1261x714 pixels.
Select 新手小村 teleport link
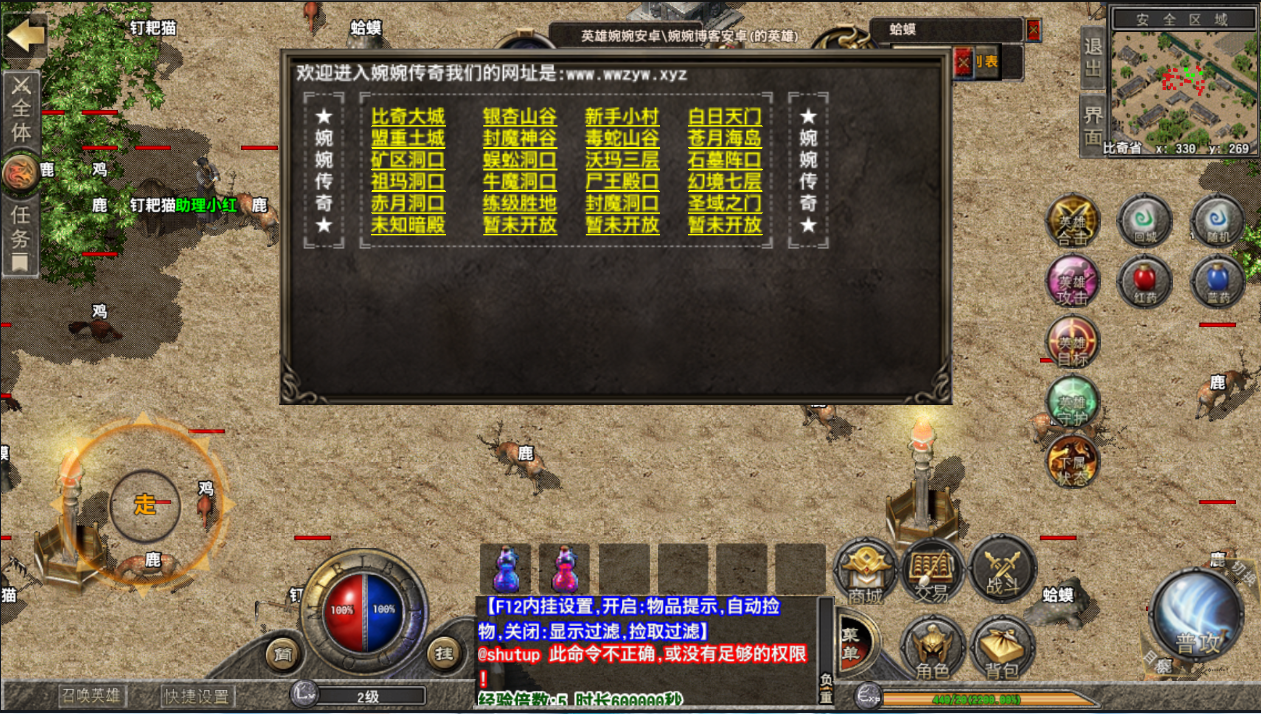[622, 117]
